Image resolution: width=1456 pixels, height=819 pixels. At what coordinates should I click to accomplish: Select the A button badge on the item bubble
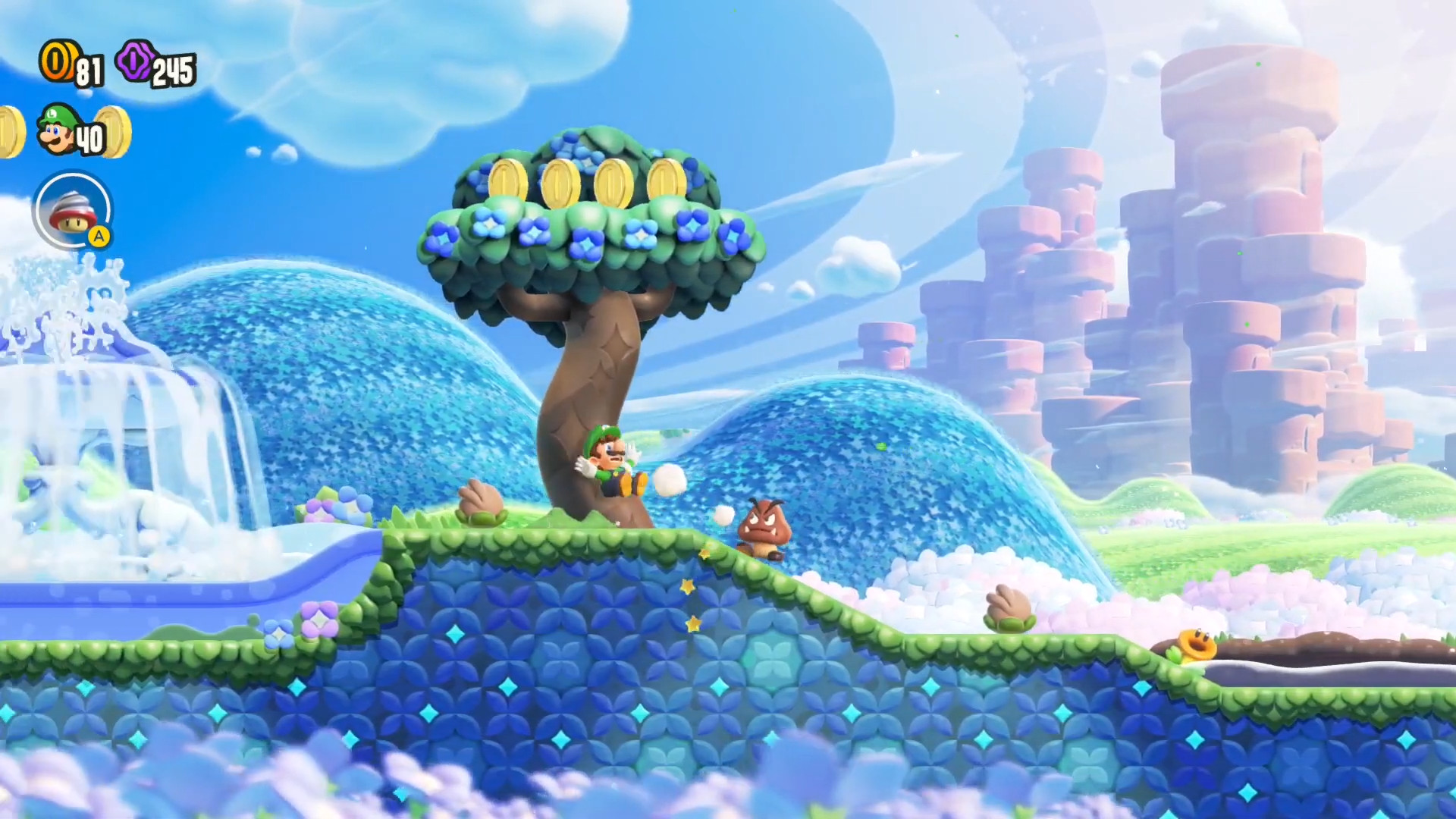[x=99, y=237]
